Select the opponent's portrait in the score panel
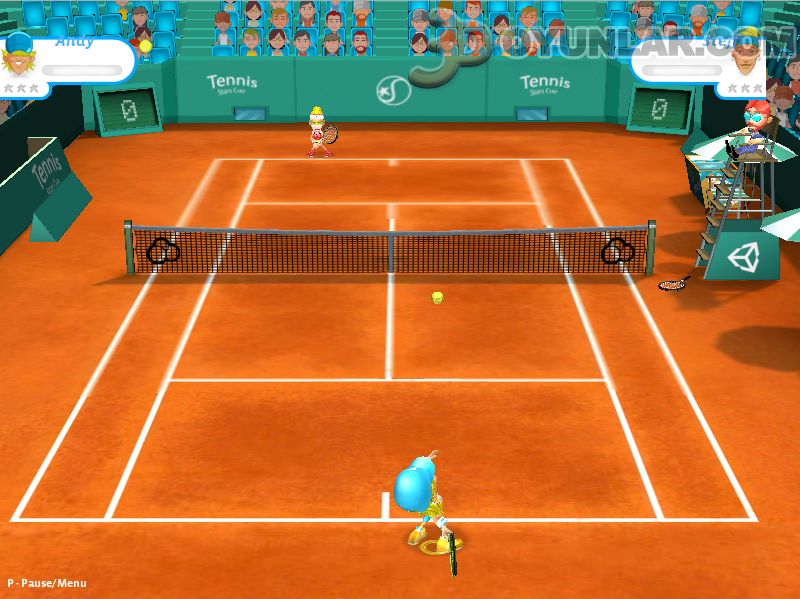Screen dimensions: 800x599 tap(743, 56)
